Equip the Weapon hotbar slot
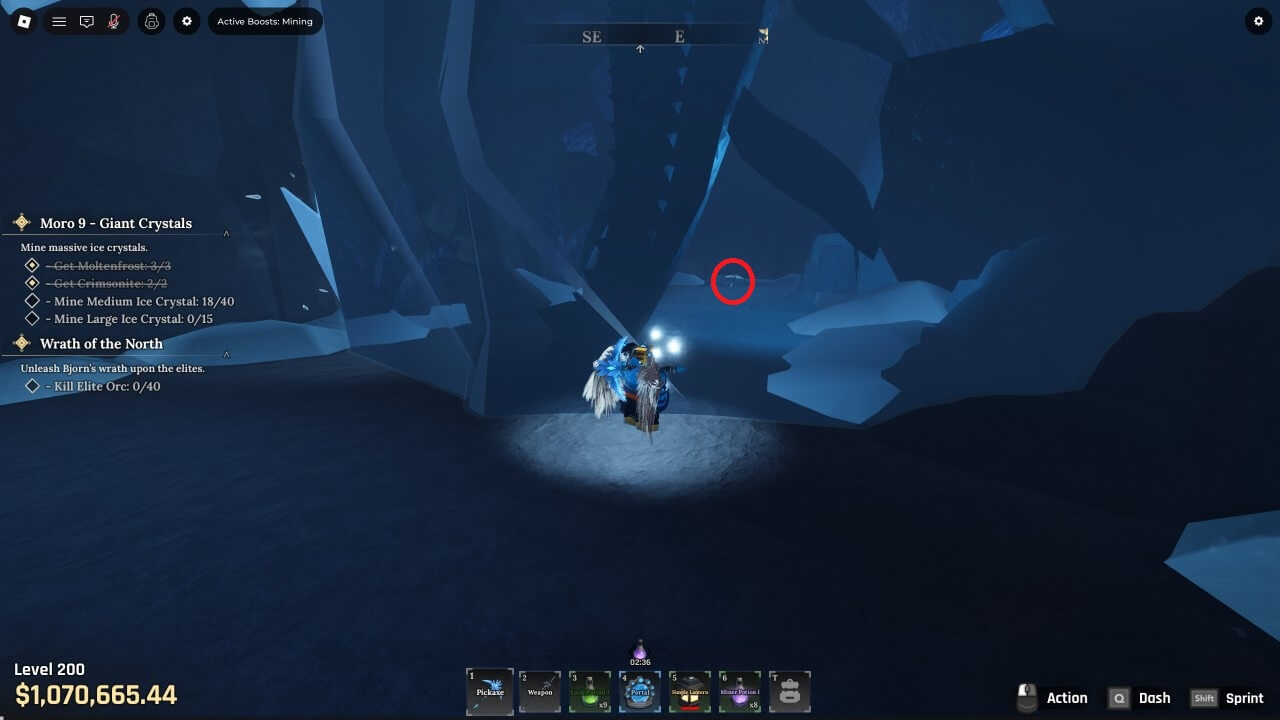Image resolution: width=1280 pixels, height=720 pixels. click(x=540, y=691)
